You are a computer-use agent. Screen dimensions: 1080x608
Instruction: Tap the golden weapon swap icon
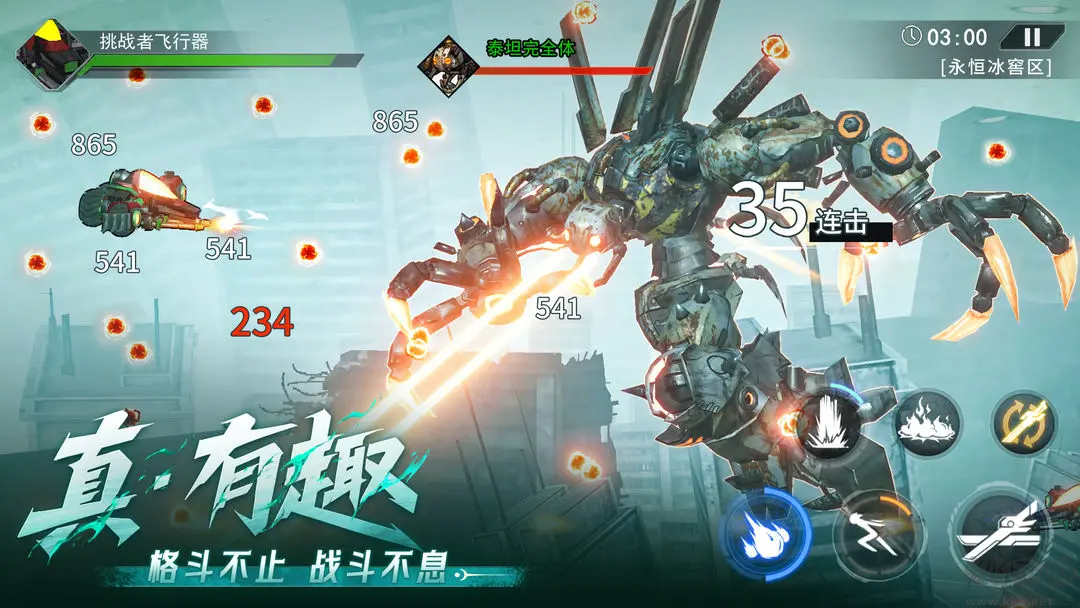click(x=1024, y=423)
